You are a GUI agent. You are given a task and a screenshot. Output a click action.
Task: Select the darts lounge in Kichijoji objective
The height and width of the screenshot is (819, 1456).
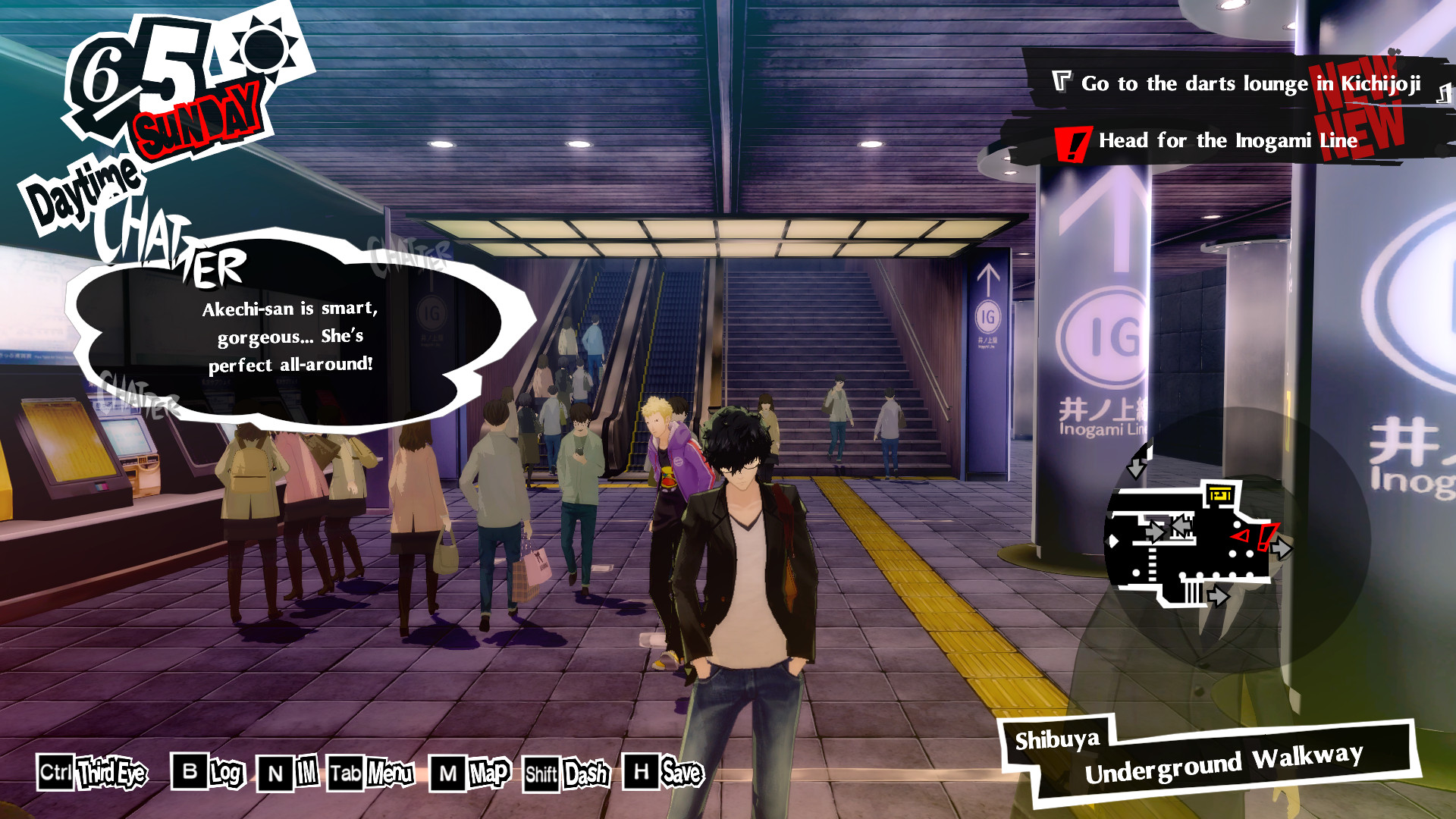pos(1250,83)
